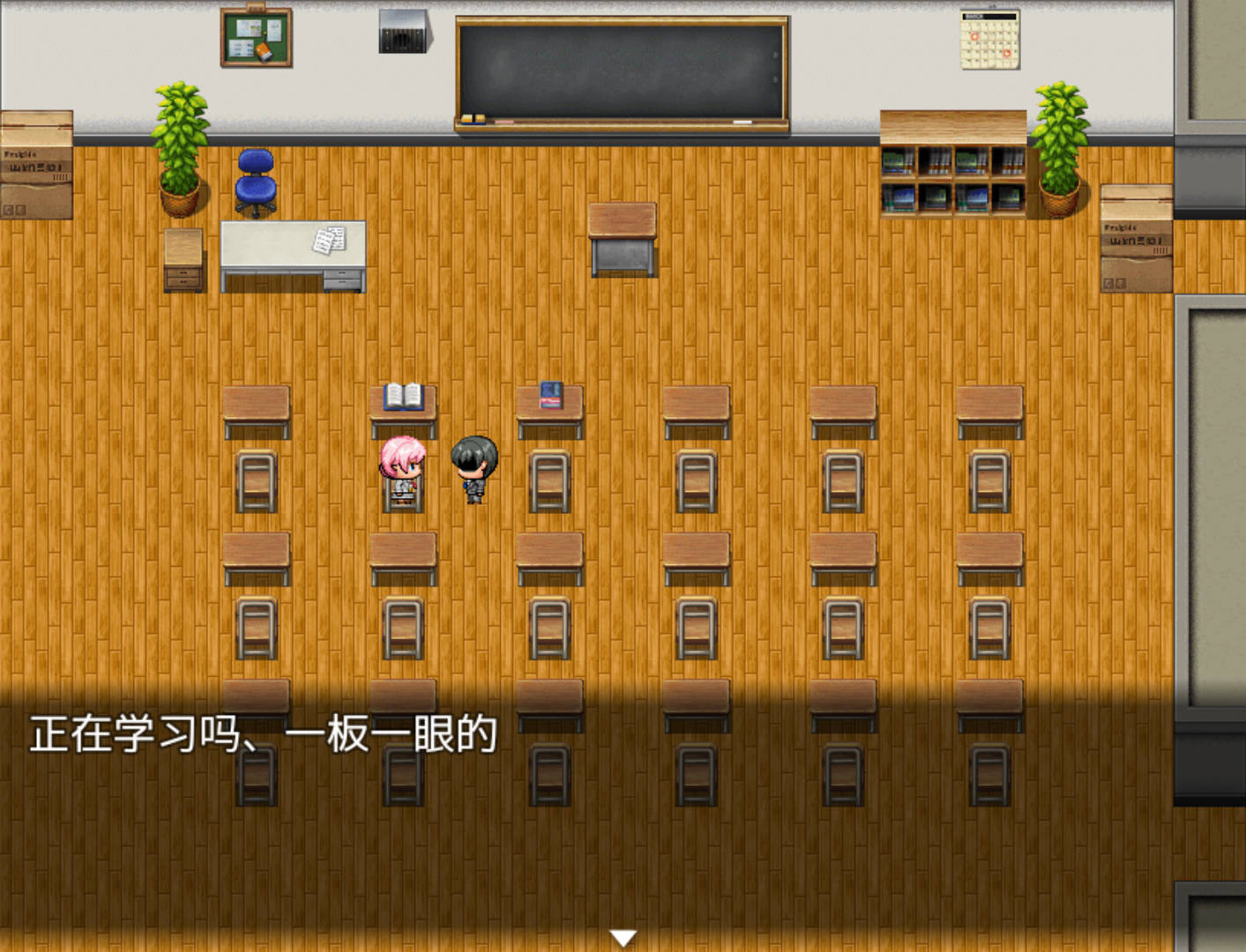Click the small wooden drawer cabinet

click(x=184, y=260)
